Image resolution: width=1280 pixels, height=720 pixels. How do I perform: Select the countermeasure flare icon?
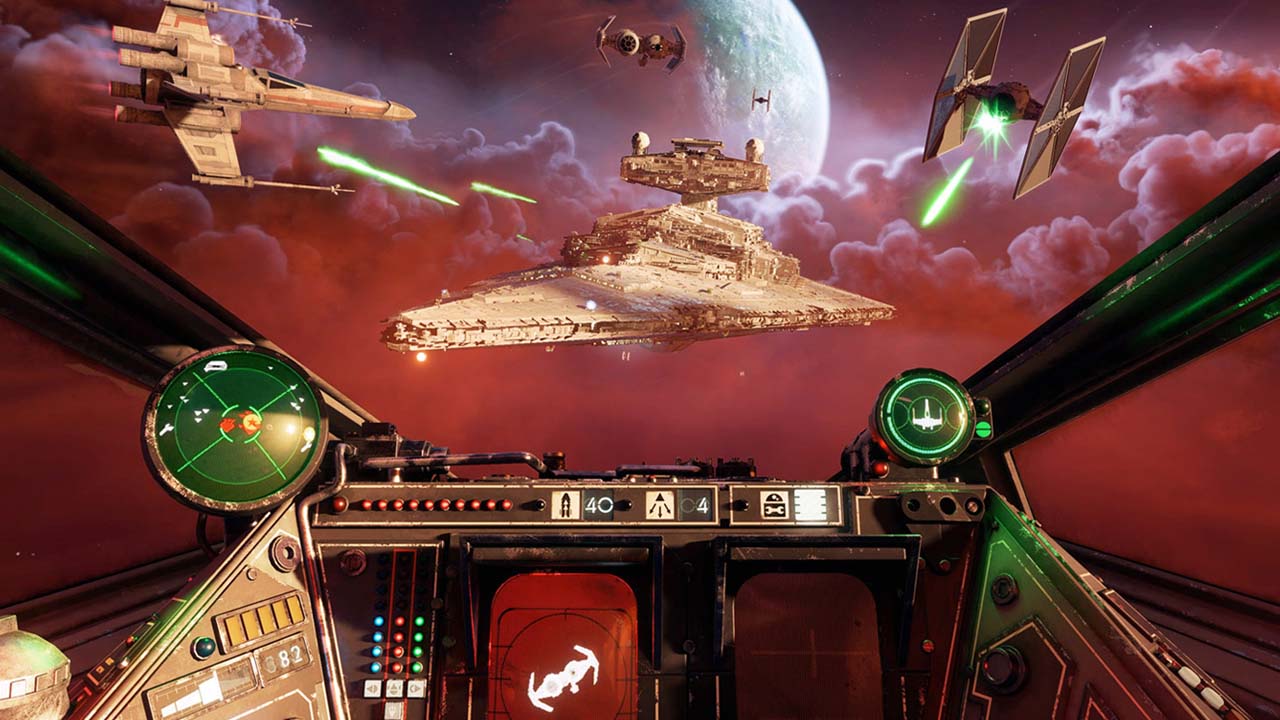click(658, 503)
